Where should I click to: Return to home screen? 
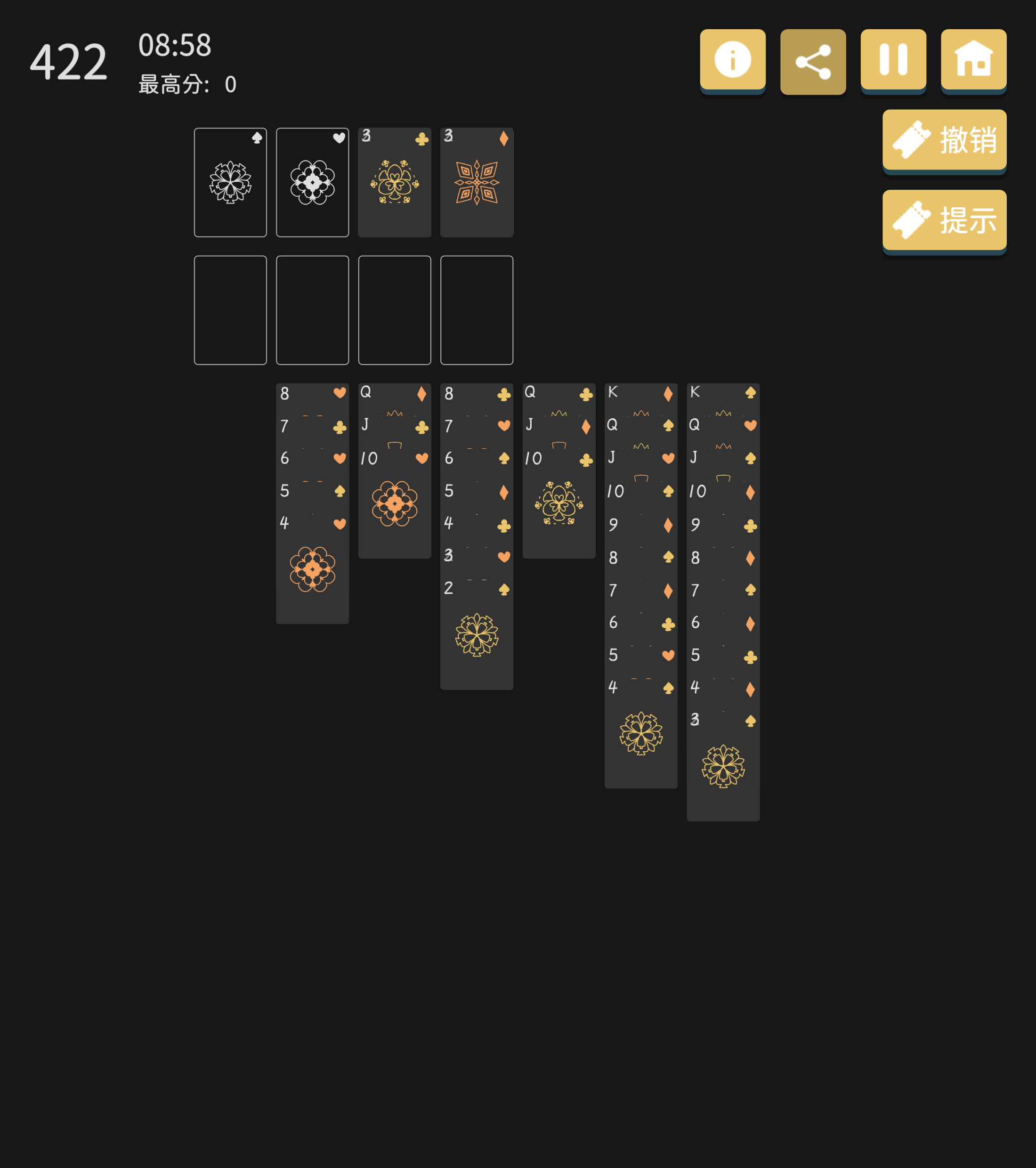coord(974,60)
